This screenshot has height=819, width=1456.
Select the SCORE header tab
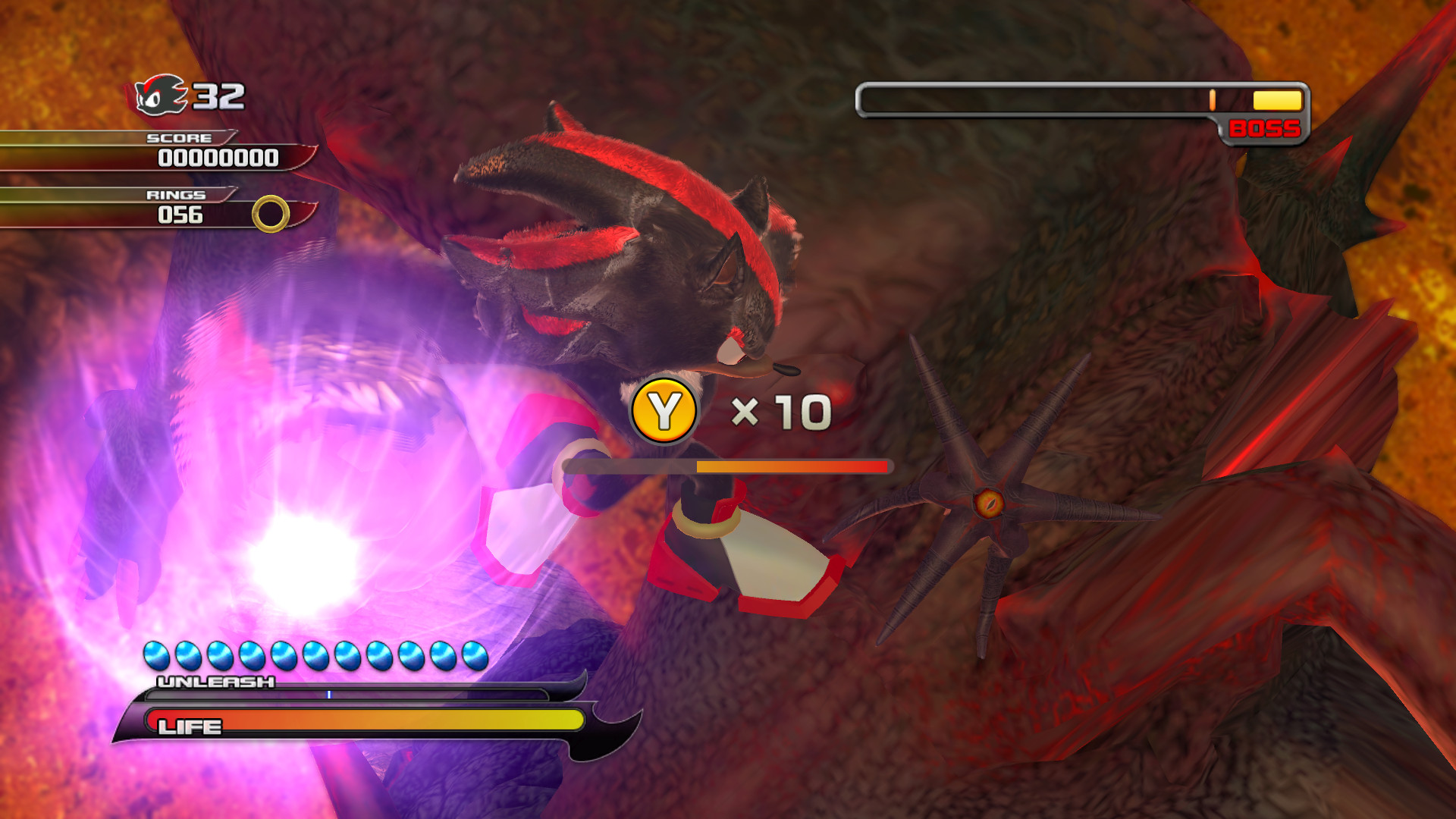pyautogui.click(x=178, y=139)
